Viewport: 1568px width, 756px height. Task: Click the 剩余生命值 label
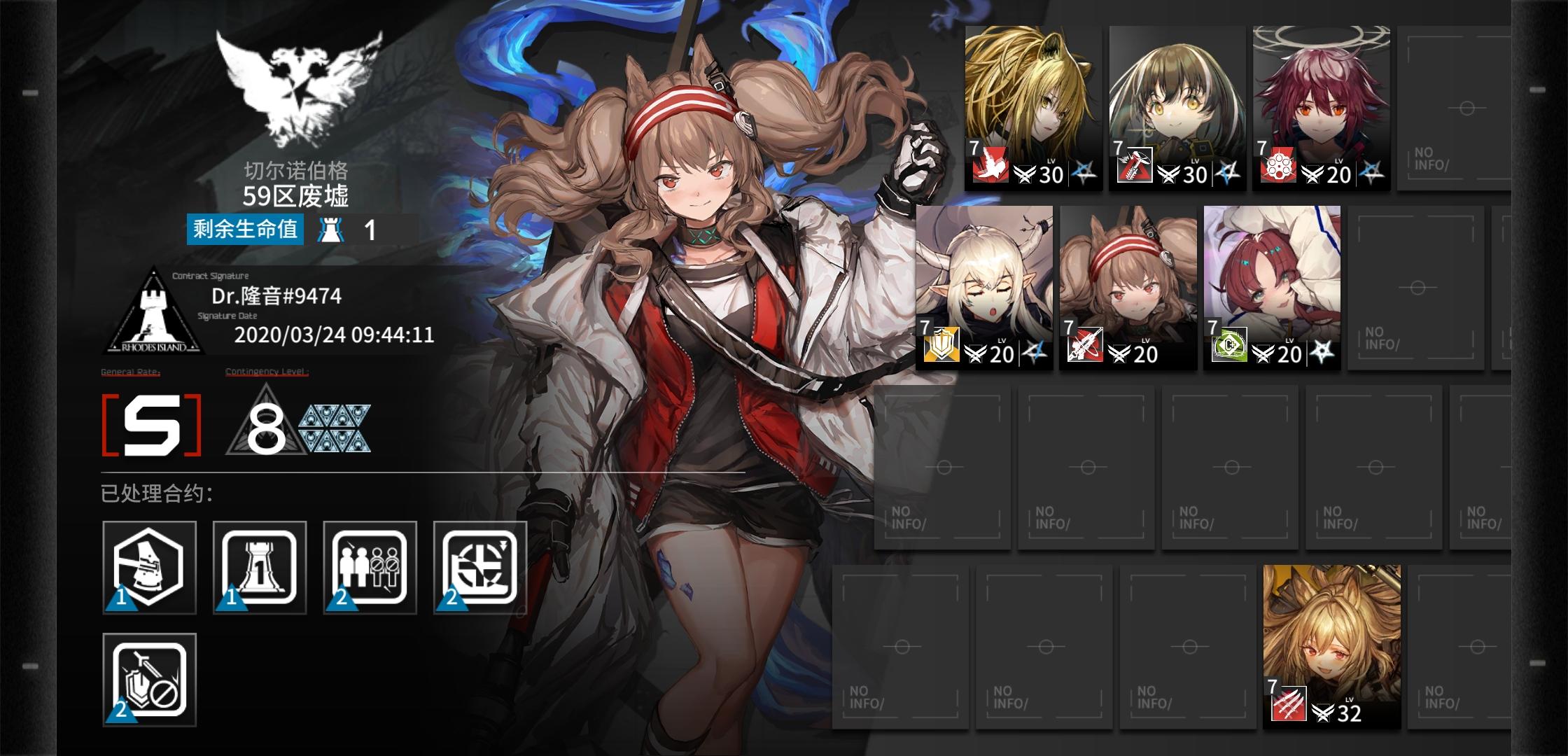click(x=245, y=227)
